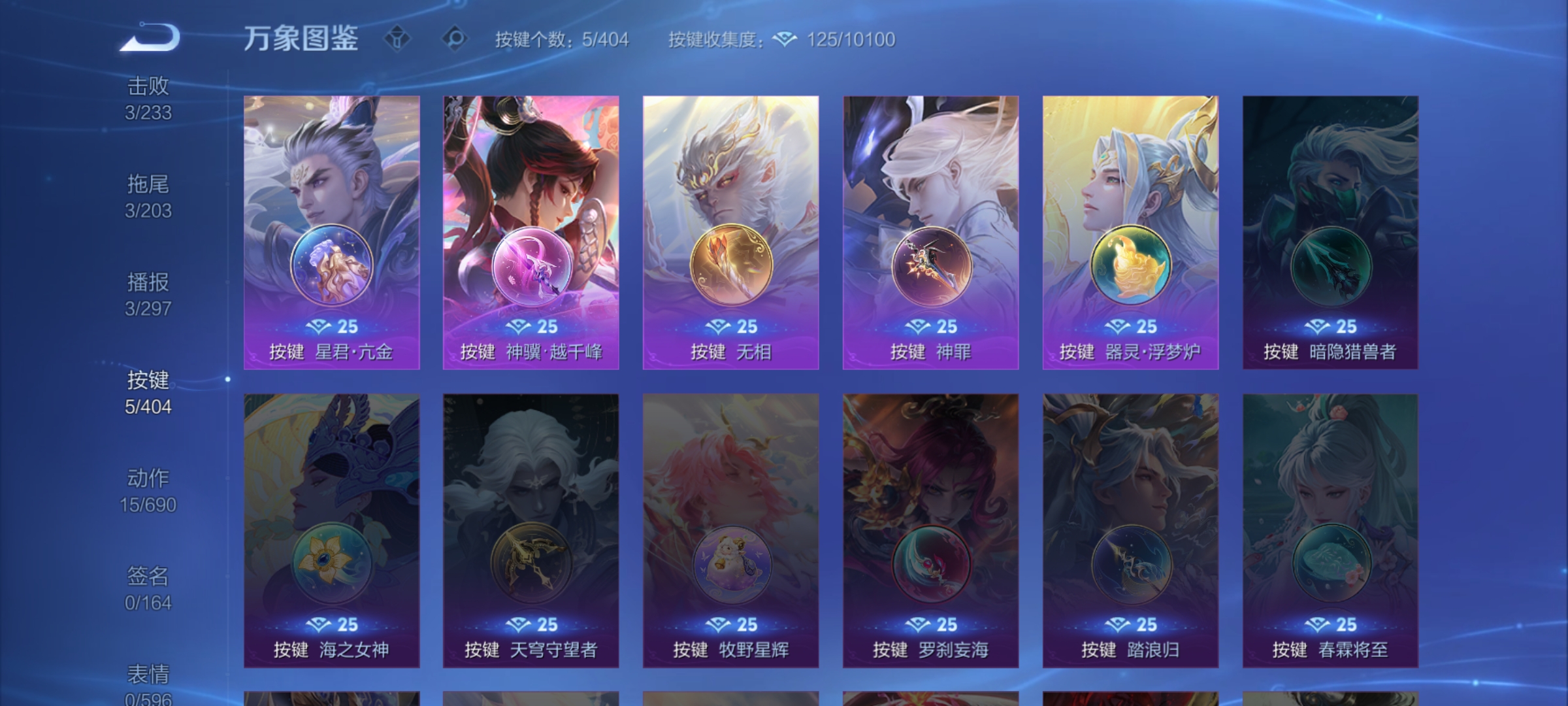Select the 拖尾 category entry

[x=149, y=196]
